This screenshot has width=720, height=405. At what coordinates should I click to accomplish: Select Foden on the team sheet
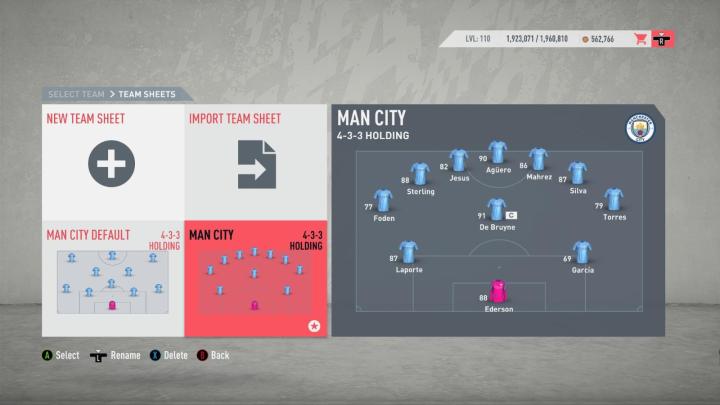point(383,200)
